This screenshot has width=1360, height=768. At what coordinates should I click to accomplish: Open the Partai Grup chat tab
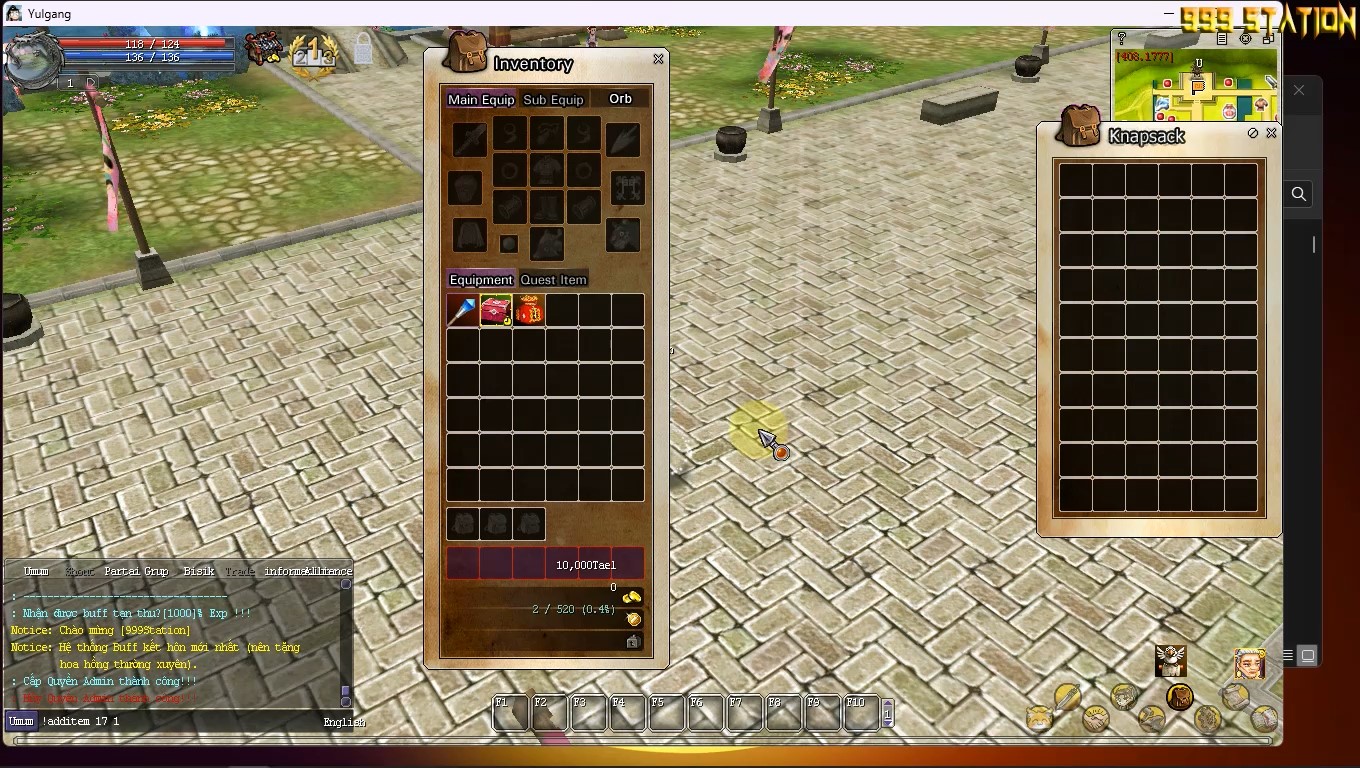(x=136, y=572)
